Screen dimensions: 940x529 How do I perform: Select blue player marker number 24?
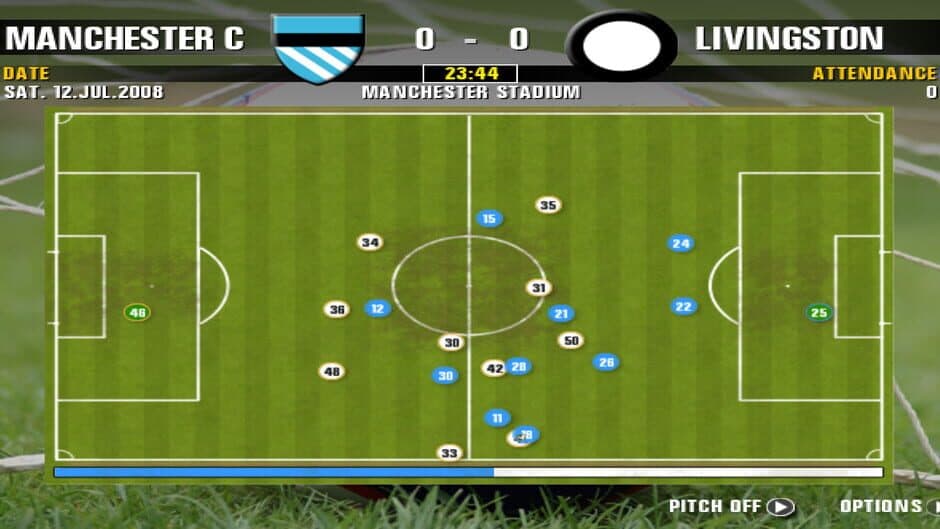coord(681,244)
